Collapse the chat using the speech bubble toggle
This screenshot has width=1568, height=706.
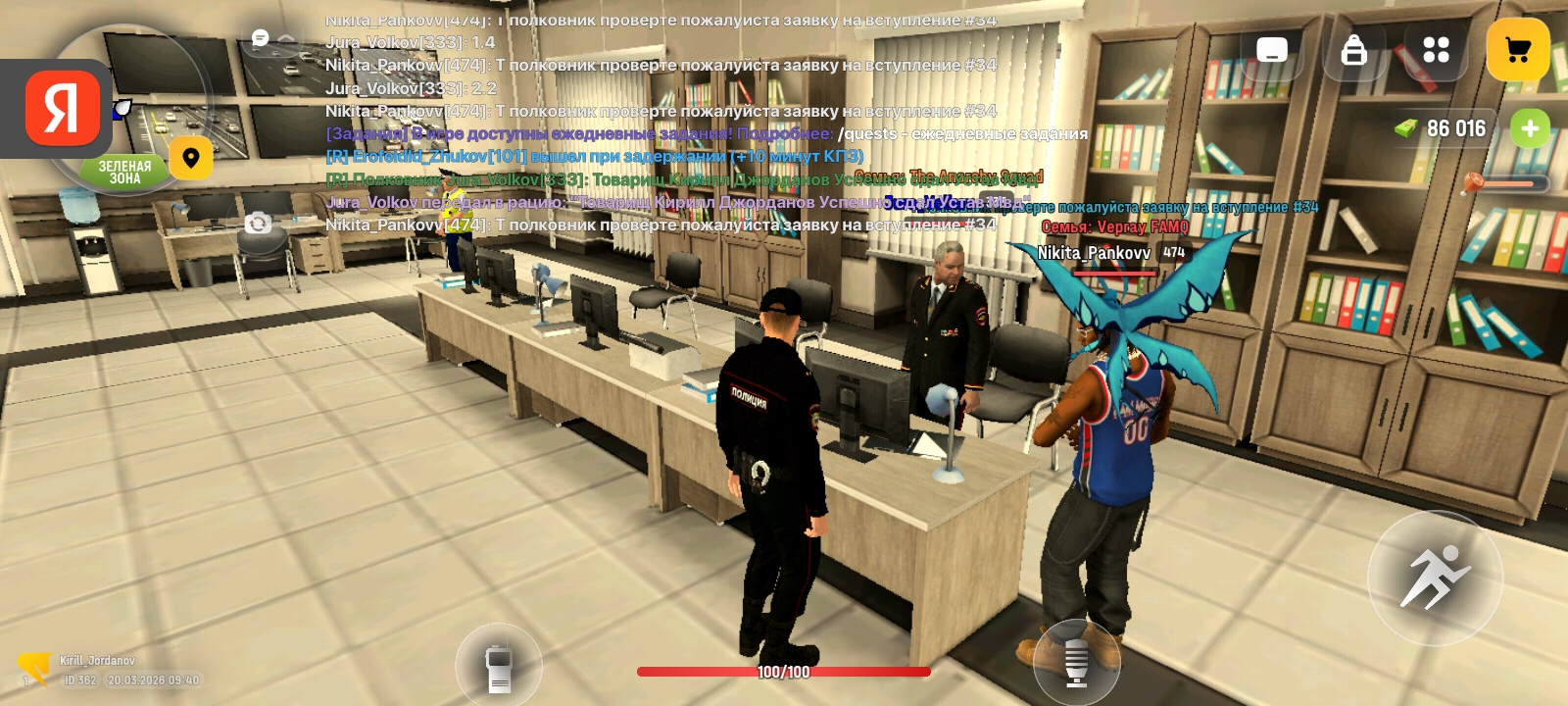[271, 39]
